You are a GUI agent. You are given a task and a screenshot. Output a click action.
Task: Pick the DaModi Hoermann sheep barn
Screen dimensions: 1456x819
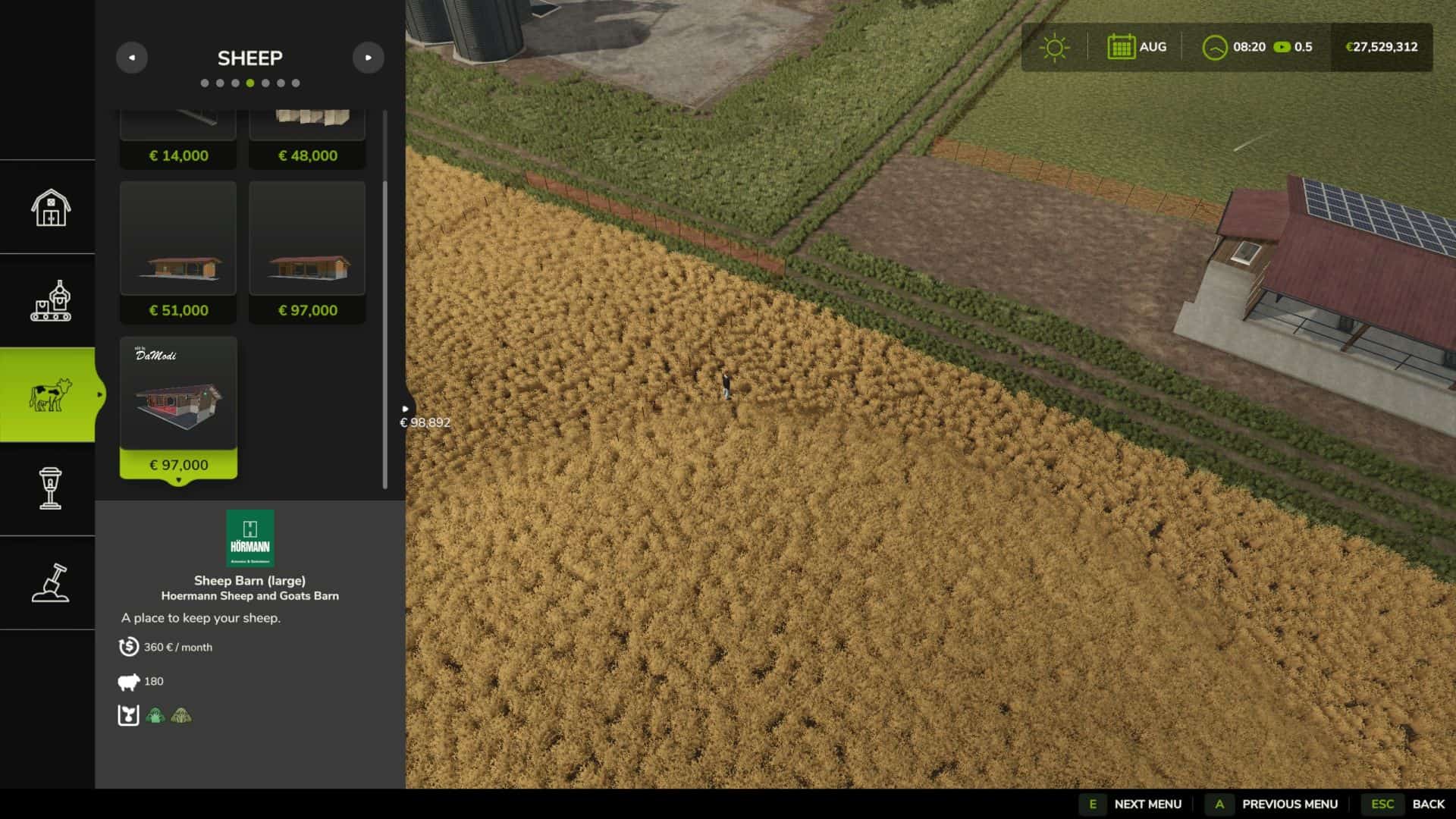(x=178, y=407)
